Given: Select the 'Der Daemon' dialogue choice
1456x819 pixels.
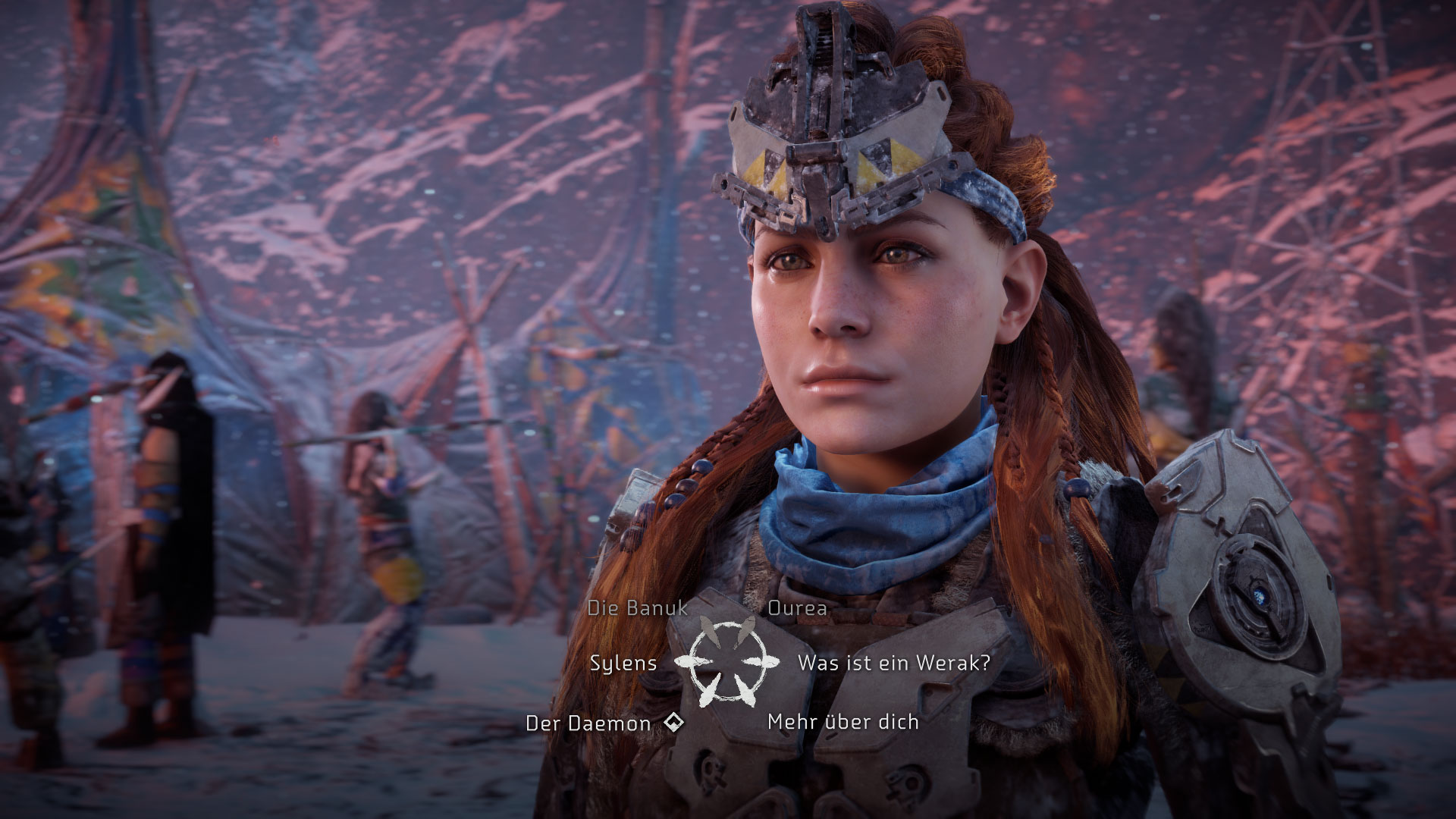Looking at the screenshot, I should coord(588,723).
